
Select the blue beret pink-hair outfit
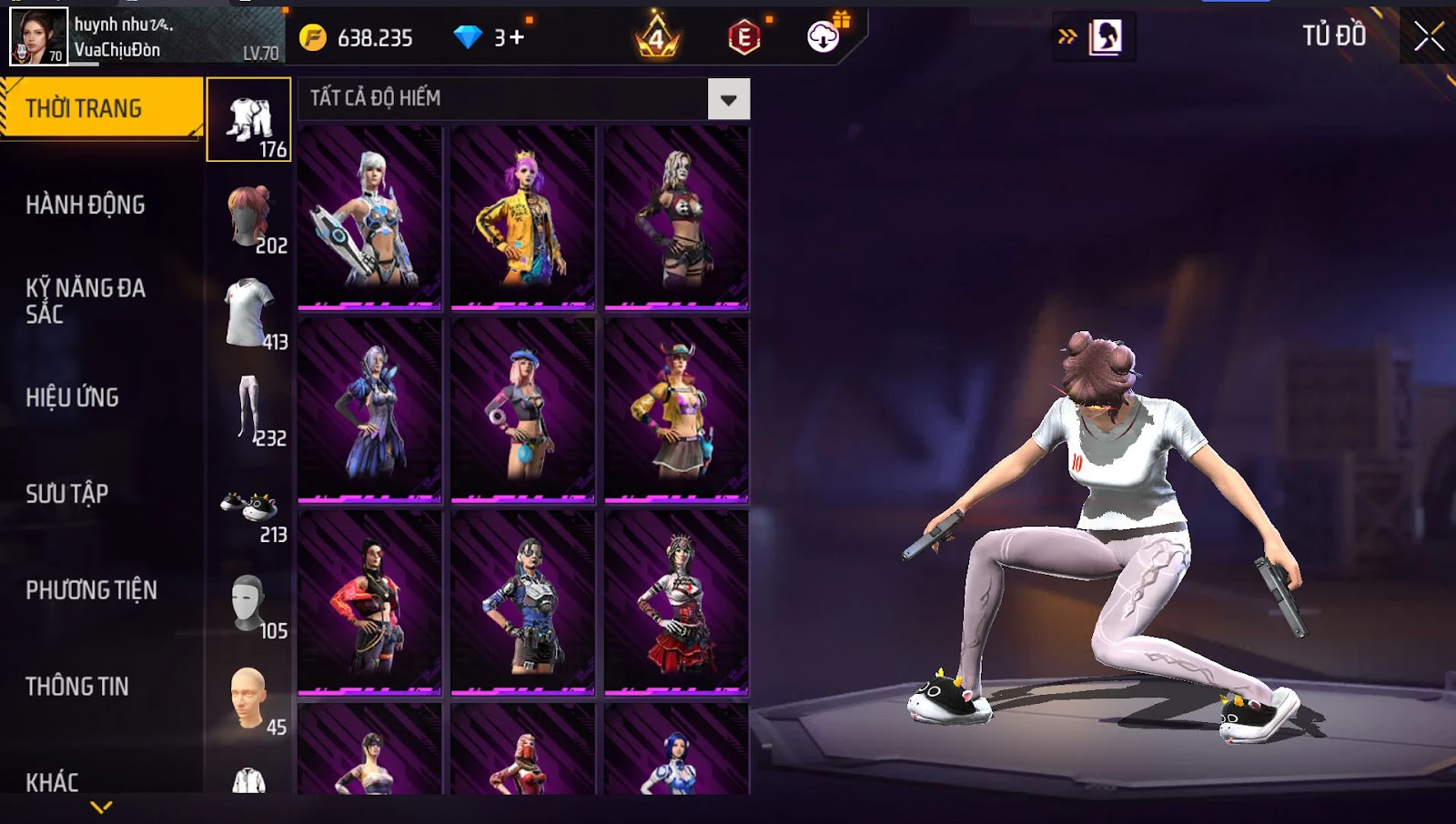pos(522,409)
